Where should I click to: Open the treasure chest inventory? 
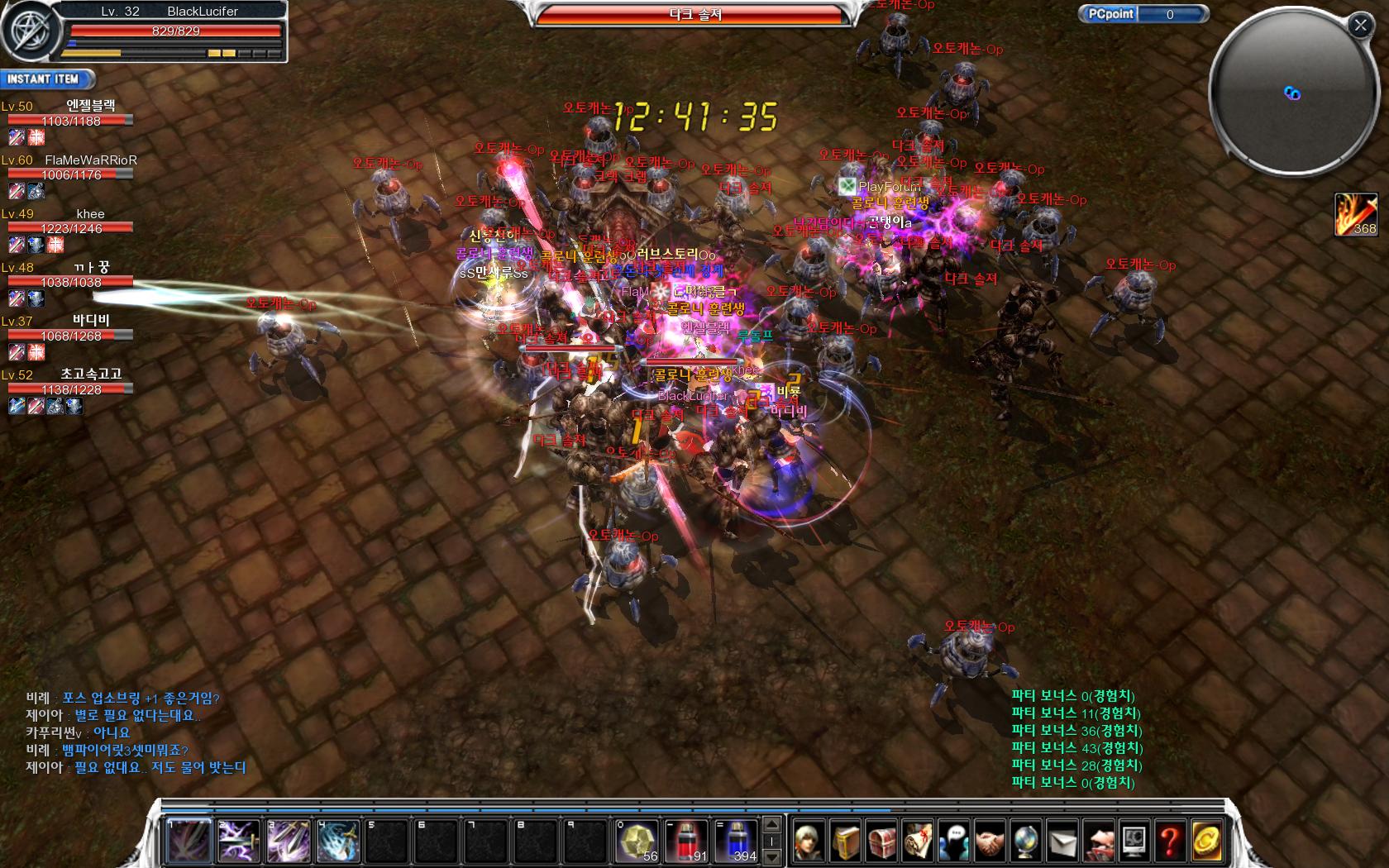coord(881,842)
